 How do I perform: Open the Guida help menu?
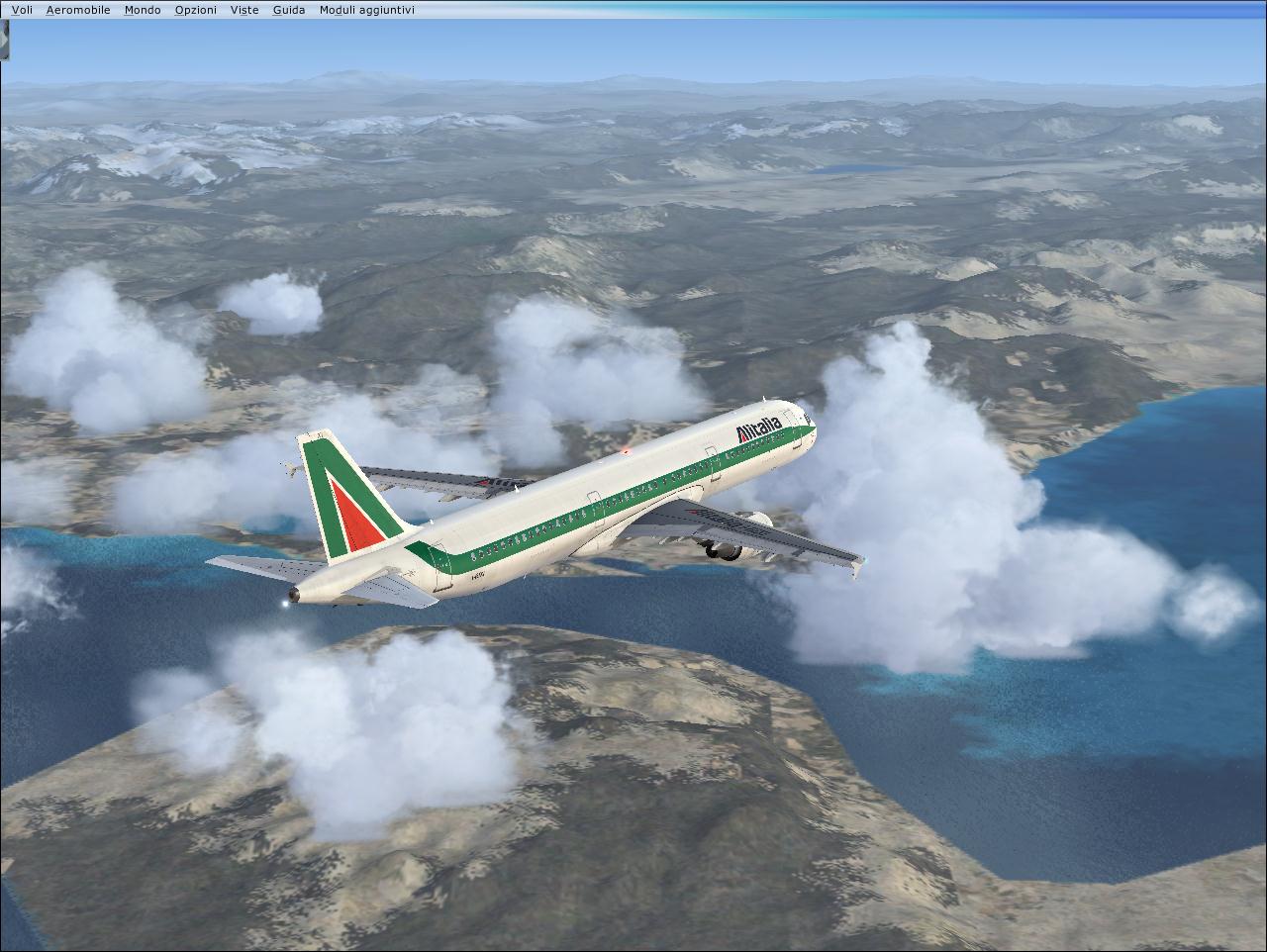tap(289, 10)
